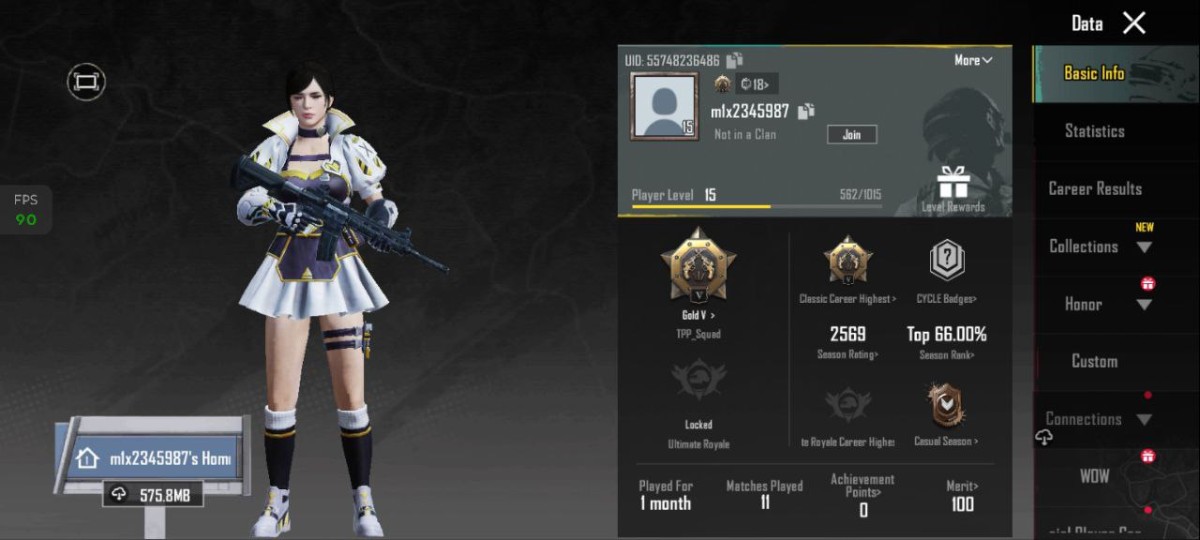Image resolution: width=1200 pixels, height=540 pixels.
Task: Expand the Collections section
Action: (x=1098, y=246)
